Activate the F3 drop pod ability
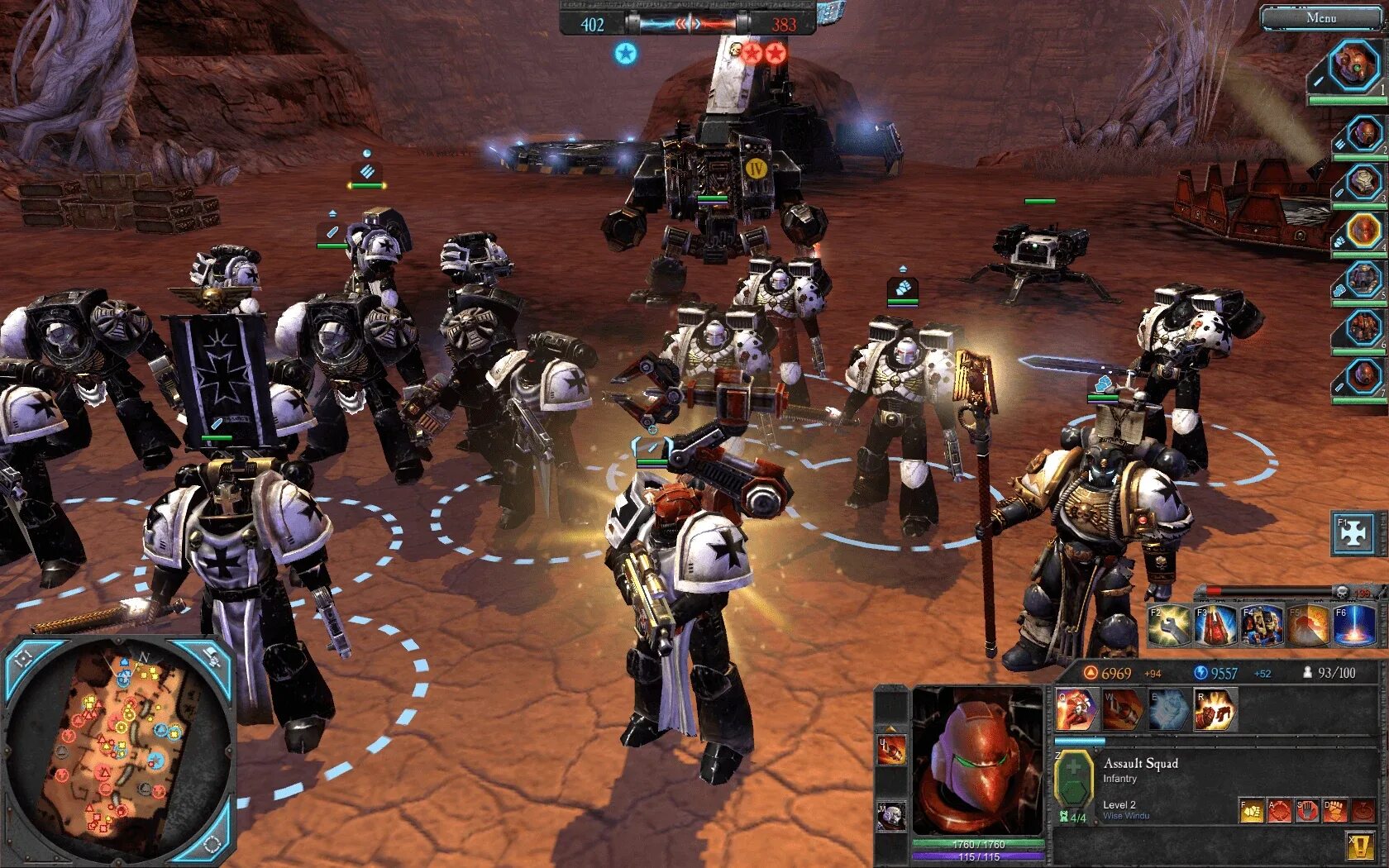The width and height of the screenshot is (1389, 868). pos(1215,626)
